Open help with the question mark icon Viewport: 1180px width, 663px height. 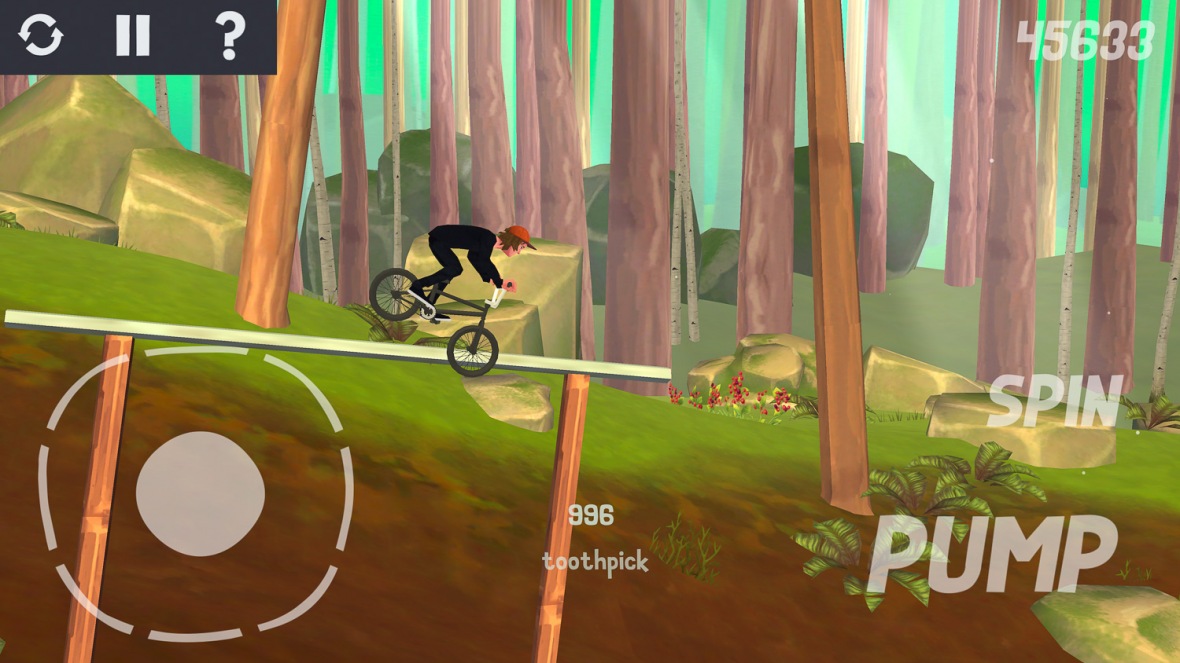[x=230, y=36]
